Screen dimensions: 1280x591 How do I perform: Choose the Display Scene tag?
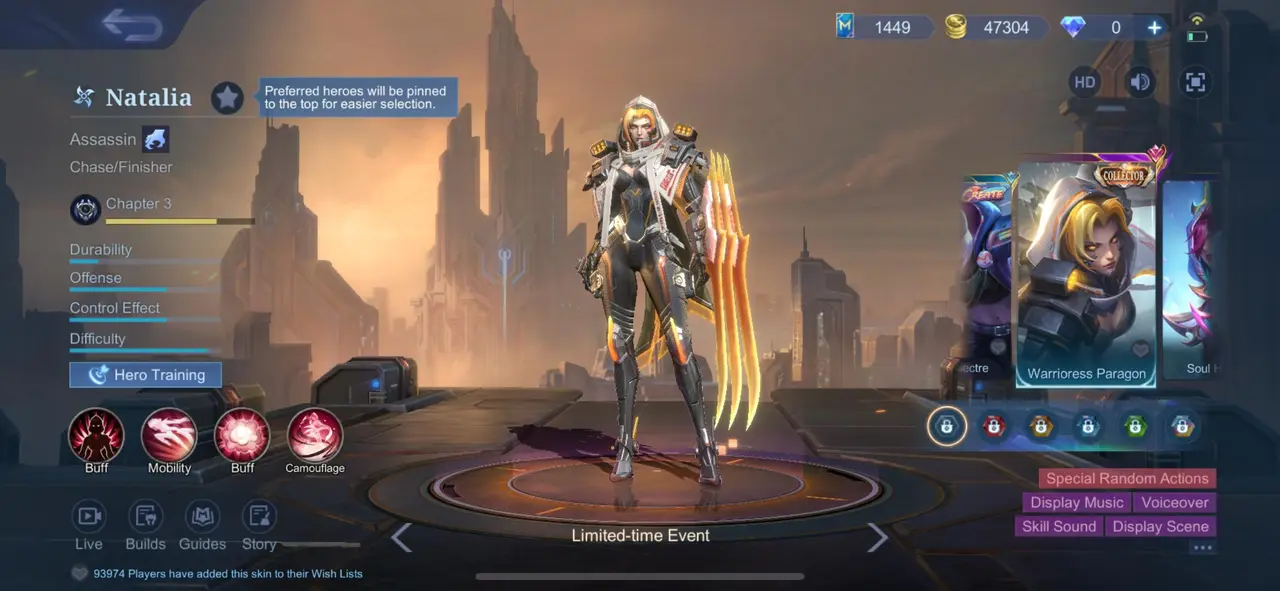(1160, 526)
